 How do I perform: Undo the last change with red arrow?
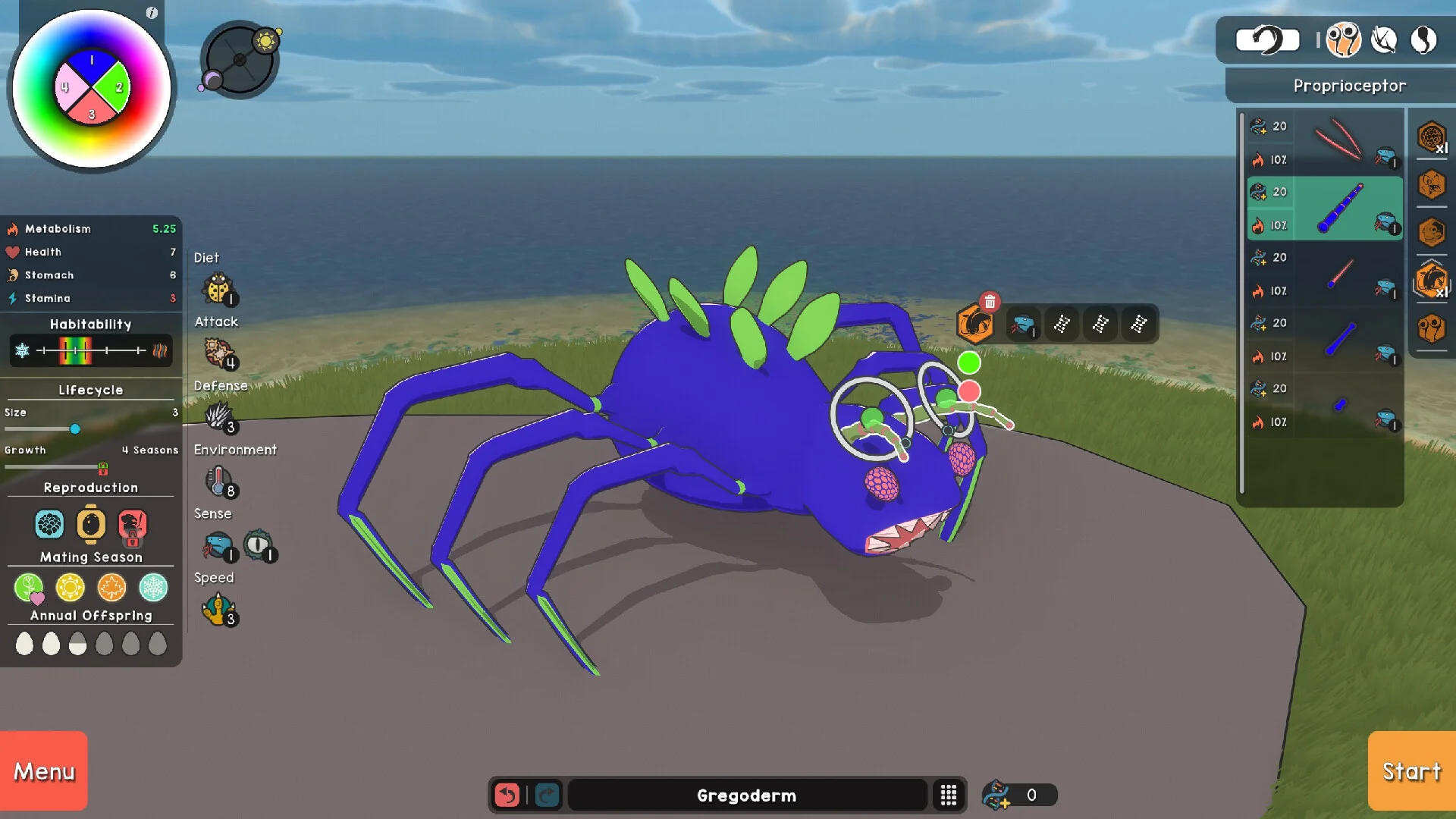tap(507, 795)
